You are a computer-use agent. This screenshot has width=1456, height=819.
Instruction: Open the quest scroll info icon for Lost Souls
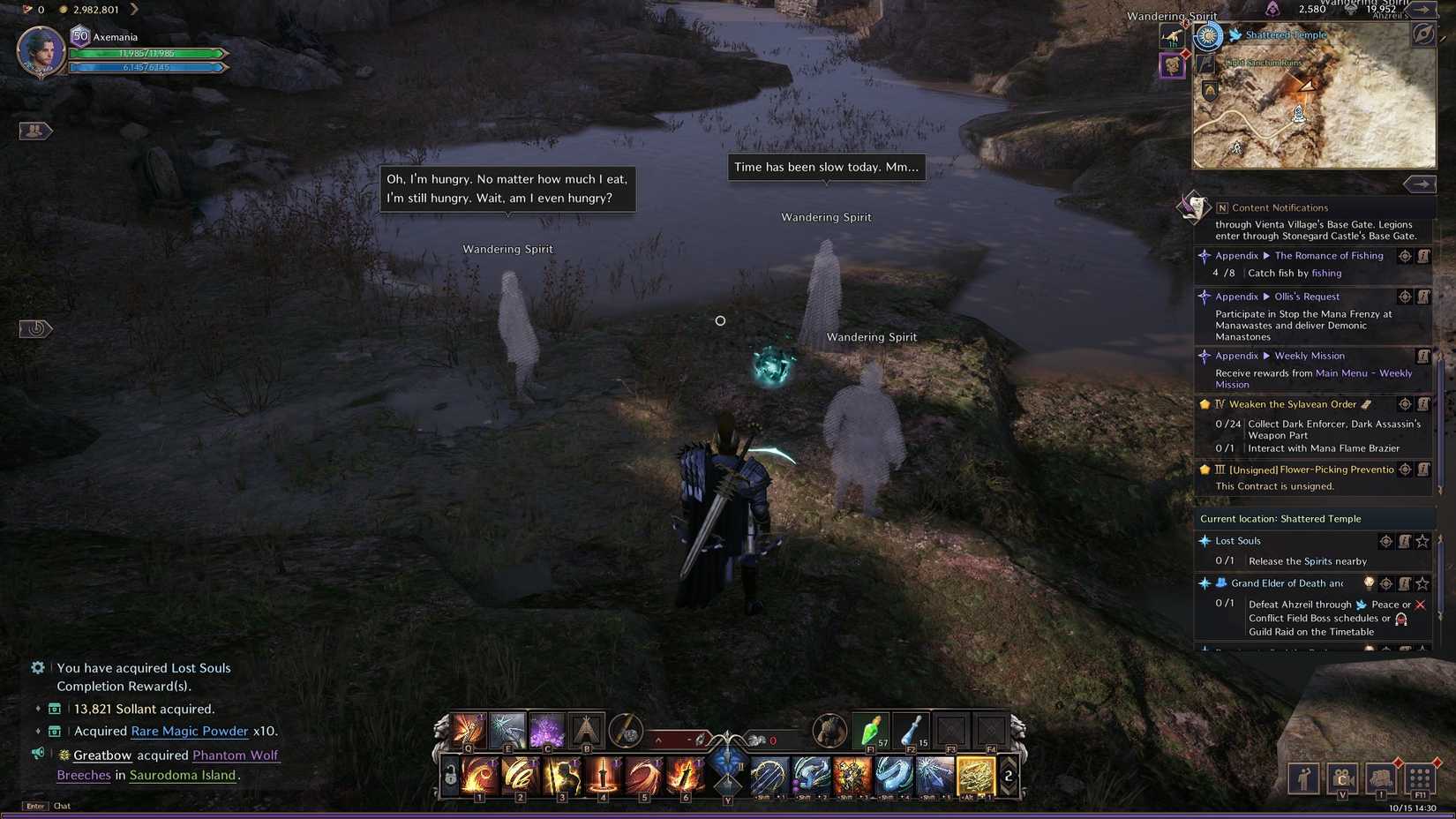coord(1404,542)
